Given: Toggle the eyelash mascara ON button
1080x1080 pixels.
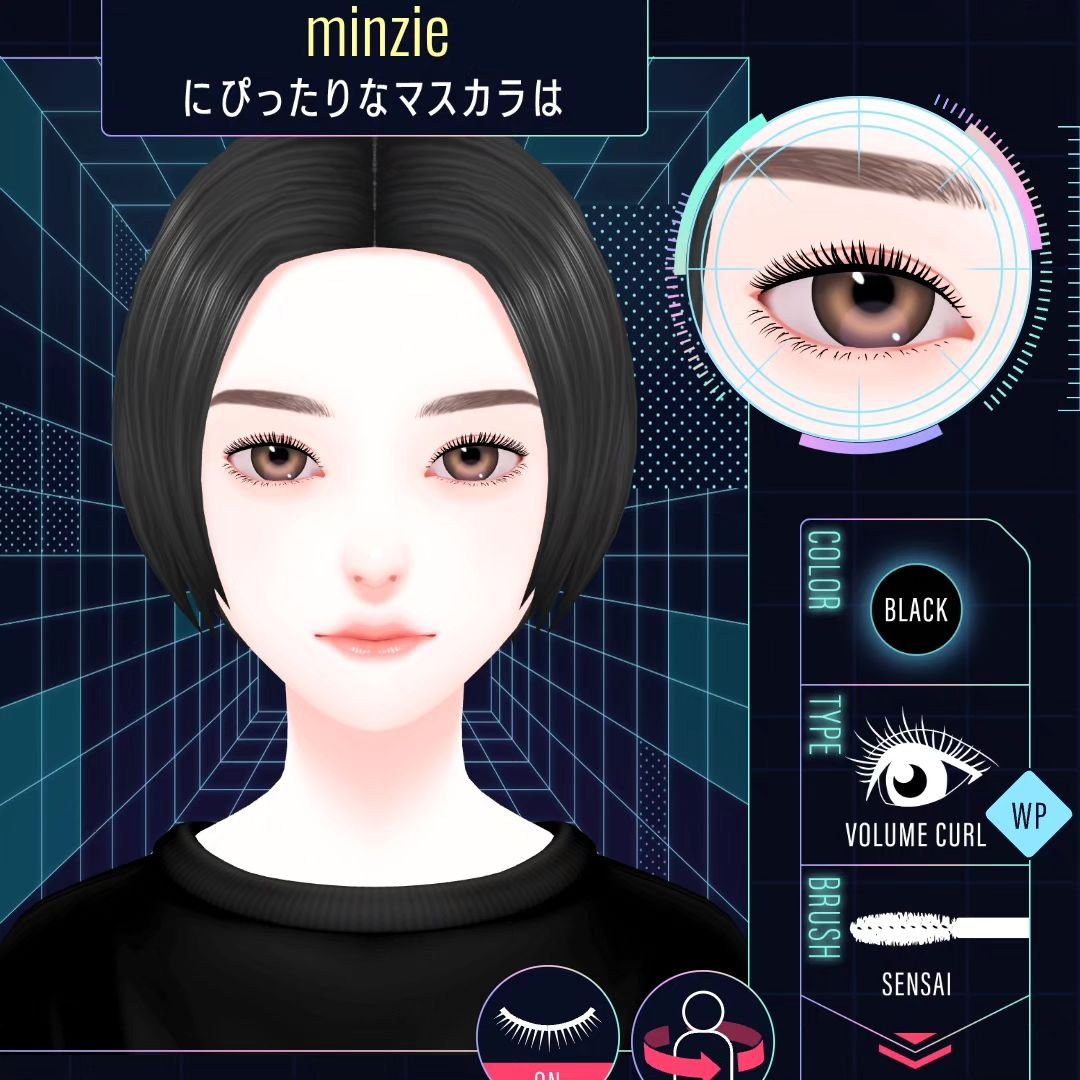Looking at the screenshot, I should pyautogui.click(x=547, y=1030).
